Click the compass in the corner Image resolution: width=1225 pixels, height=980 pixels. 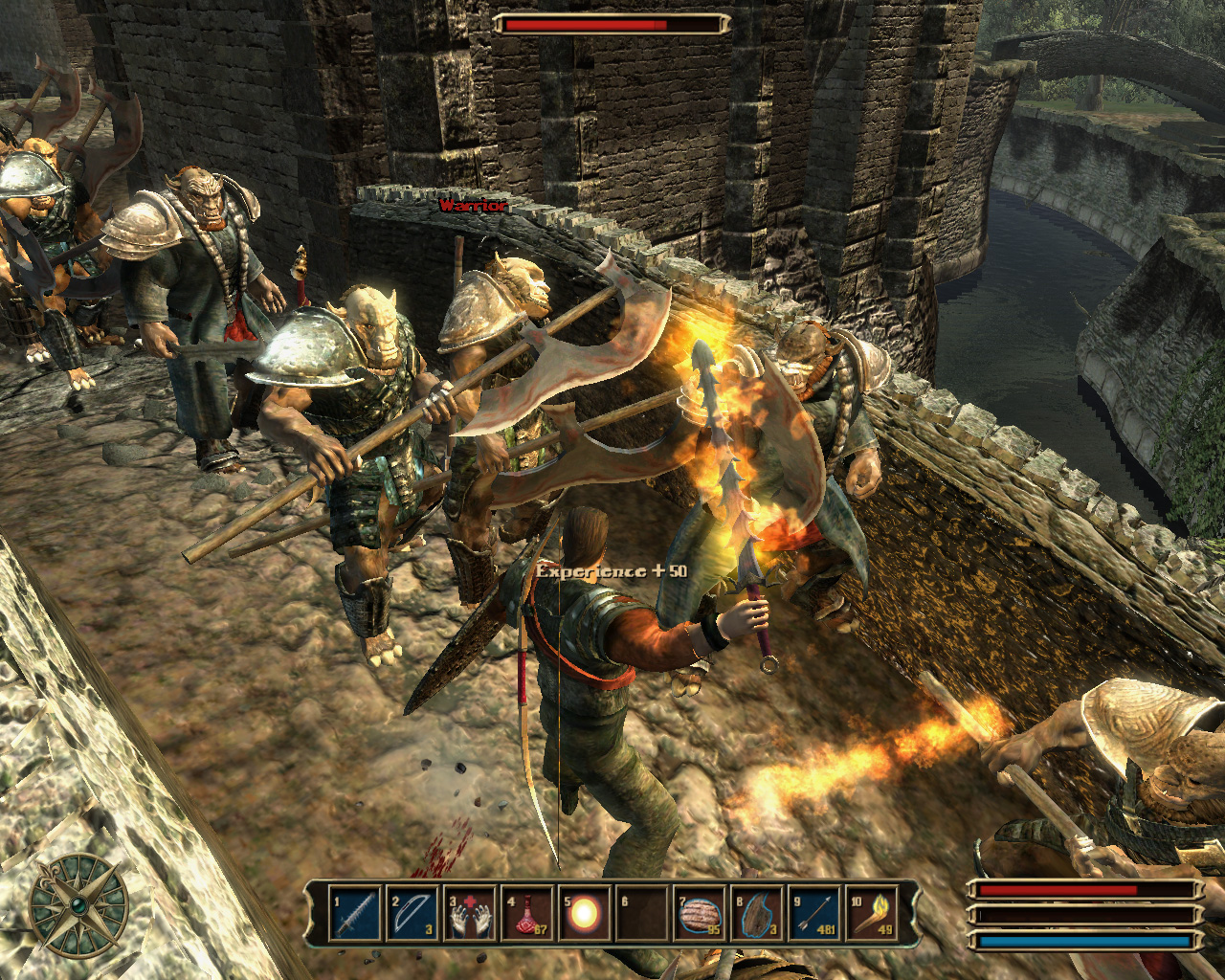pos(78,904)
